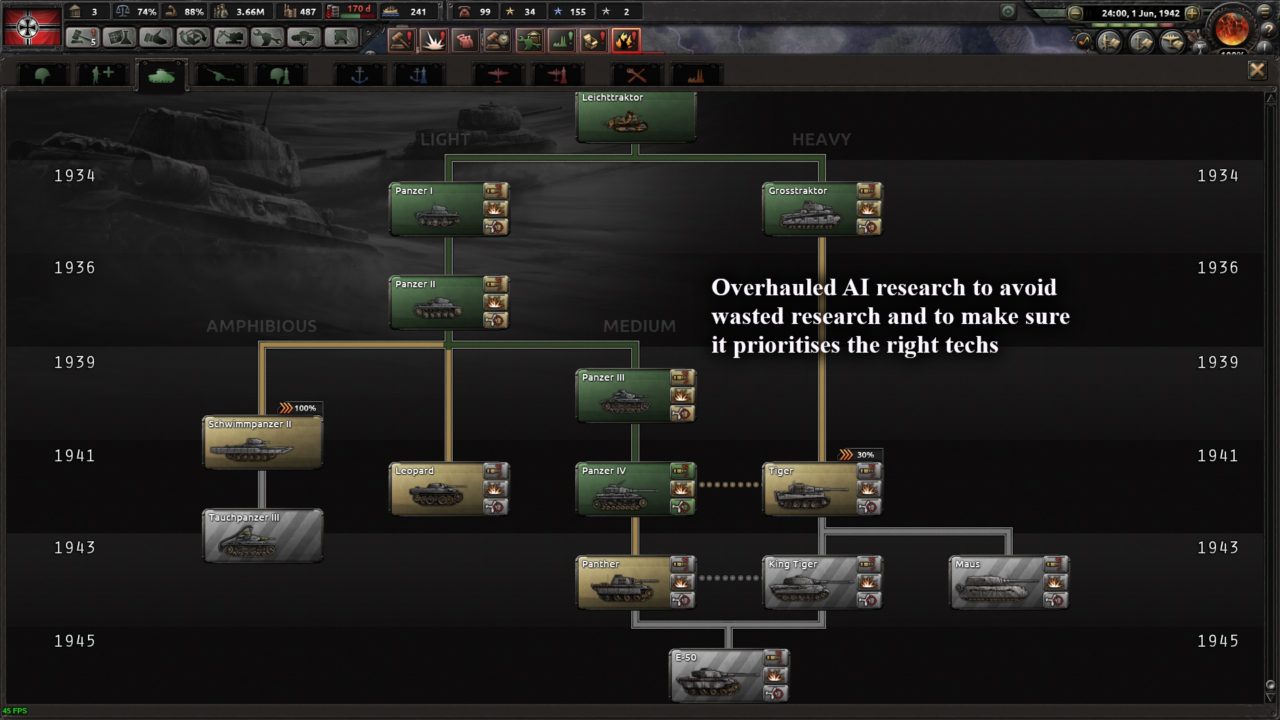1280x720 pixels.
Task: Click the naval experience book icon
Action: point(1140,42)
